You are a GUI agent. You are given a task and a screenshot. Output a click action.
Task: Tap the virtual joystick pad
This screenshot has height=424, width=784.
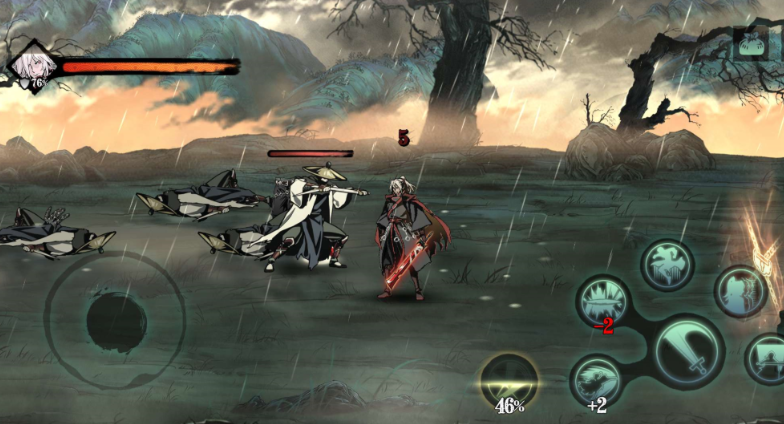(115, 320)
